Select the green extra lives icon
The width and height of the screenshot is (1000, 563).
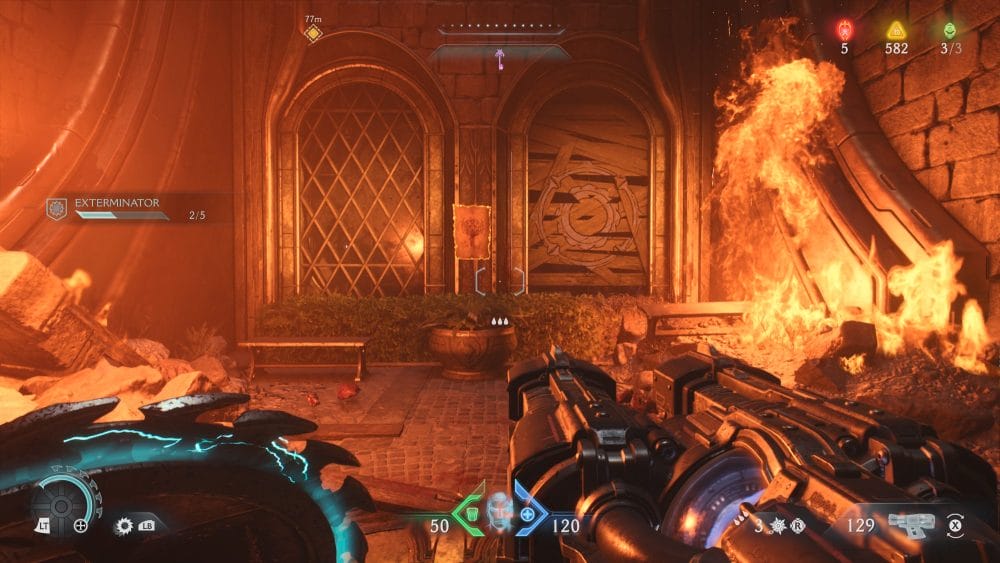coord(949,30)
